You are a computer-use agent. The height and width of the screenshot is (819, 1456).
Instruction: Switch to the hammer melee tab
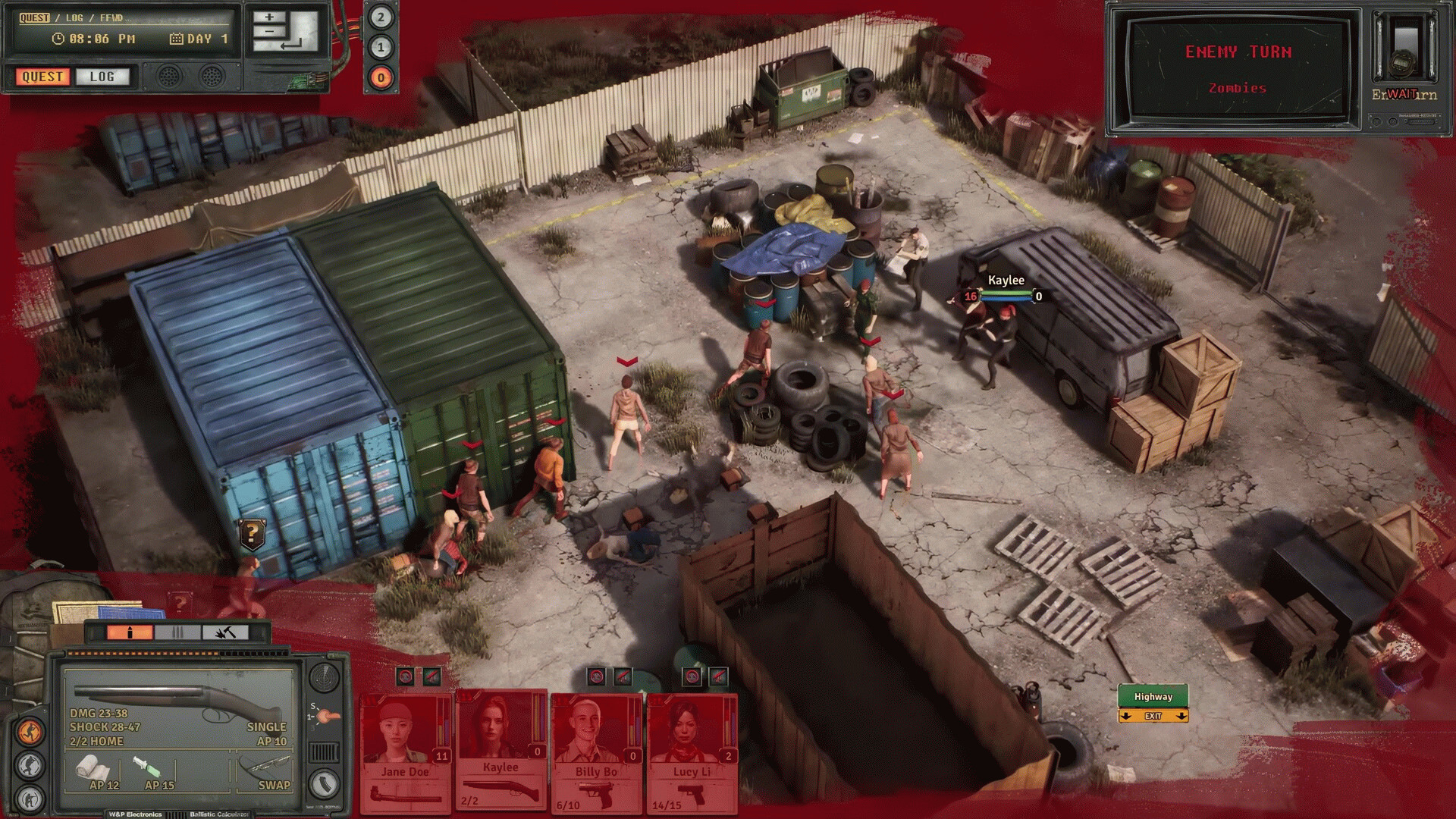click(x=225, y=632)
